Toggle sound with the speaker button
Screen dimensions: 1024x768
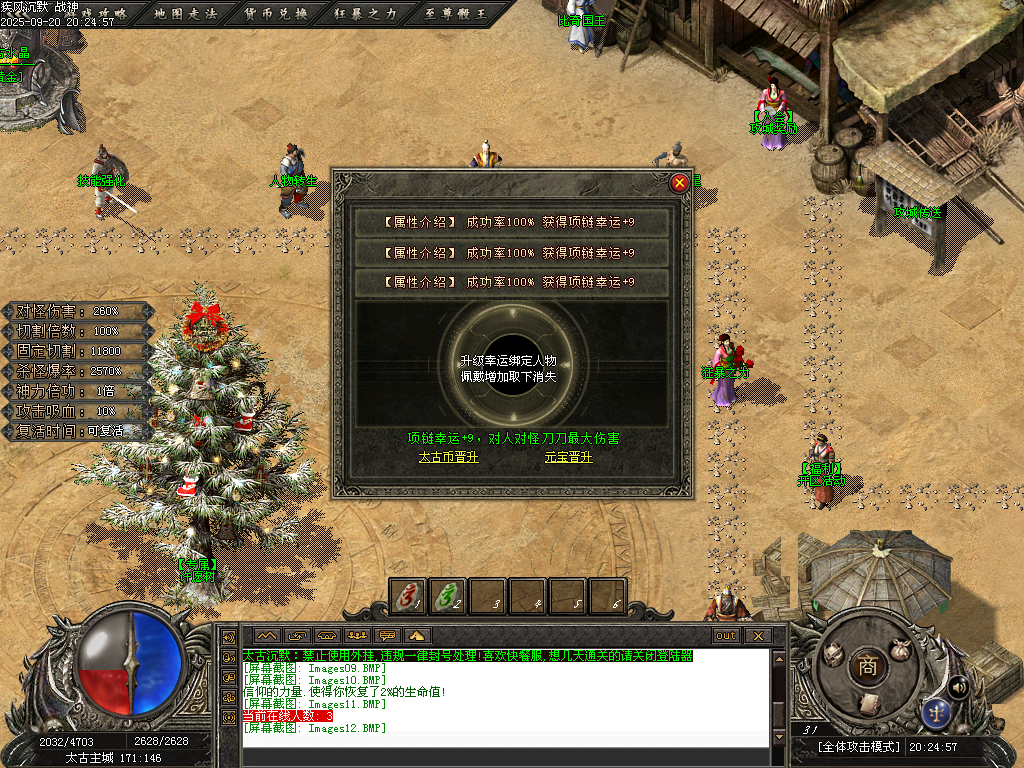pos(957,686)
